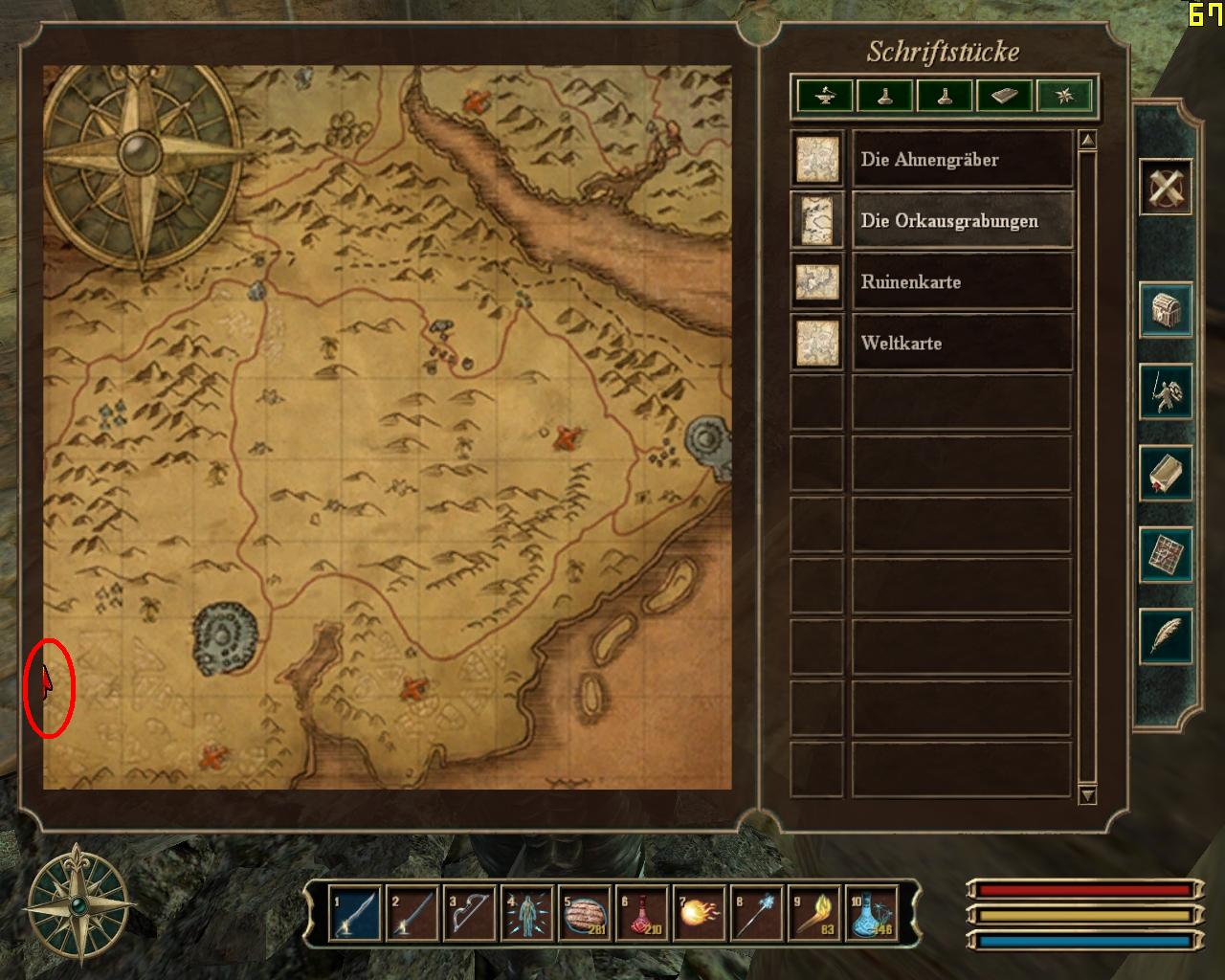Open the map panel icon
The image size is (1225, 980).
coord(1165,554)
